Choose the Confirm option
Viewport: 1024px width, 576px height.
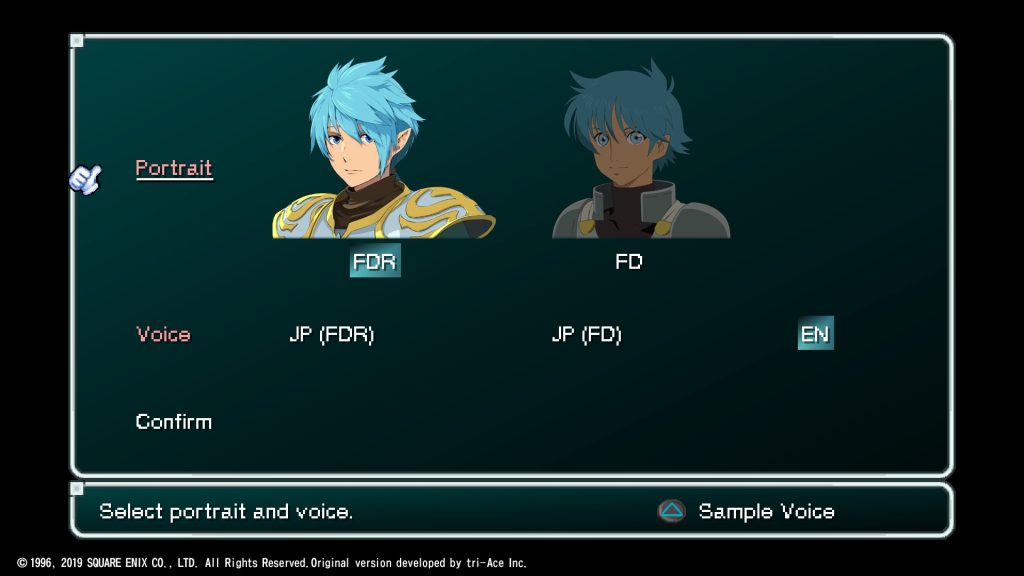(174, 421)
